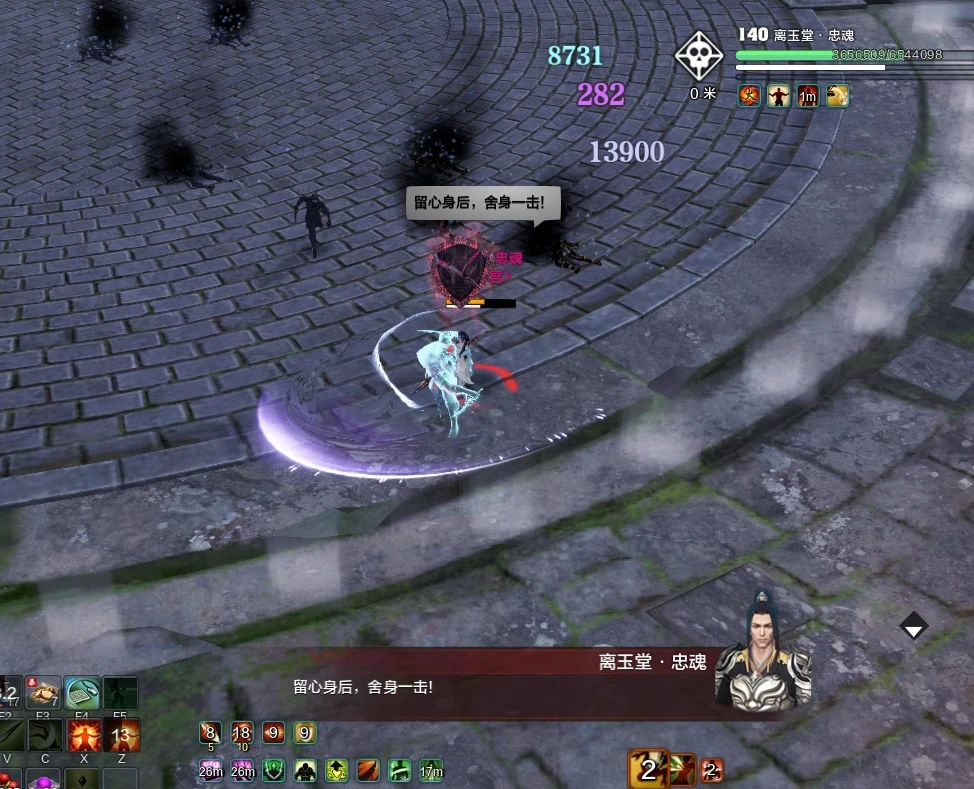The width and height of the screenshot is (974, 789).
Task: Click the boss debuff showing 1m timer
Action: pyautogui.click(x=808, y=95)
